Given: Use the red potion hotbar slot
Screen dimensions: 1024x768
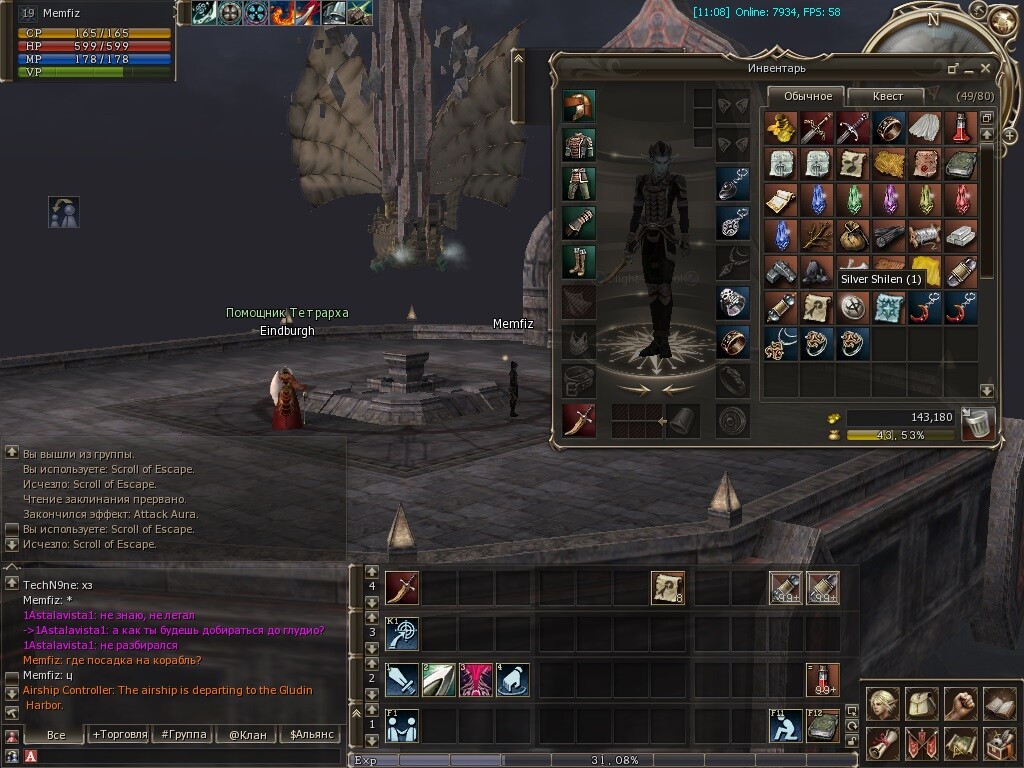Looking at the screenshot, I should (823, 680).
